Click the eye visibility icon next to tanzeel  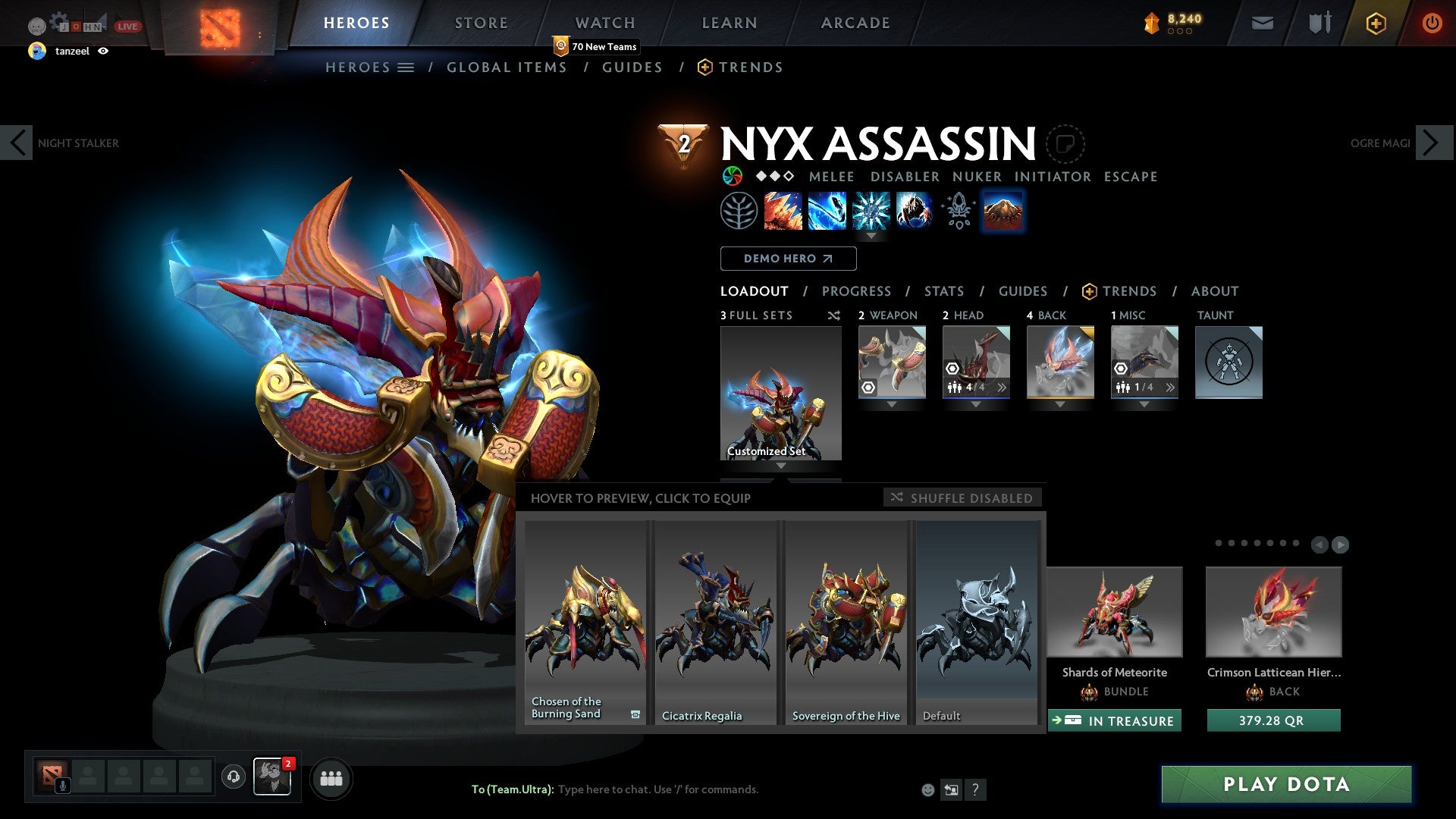104,52
